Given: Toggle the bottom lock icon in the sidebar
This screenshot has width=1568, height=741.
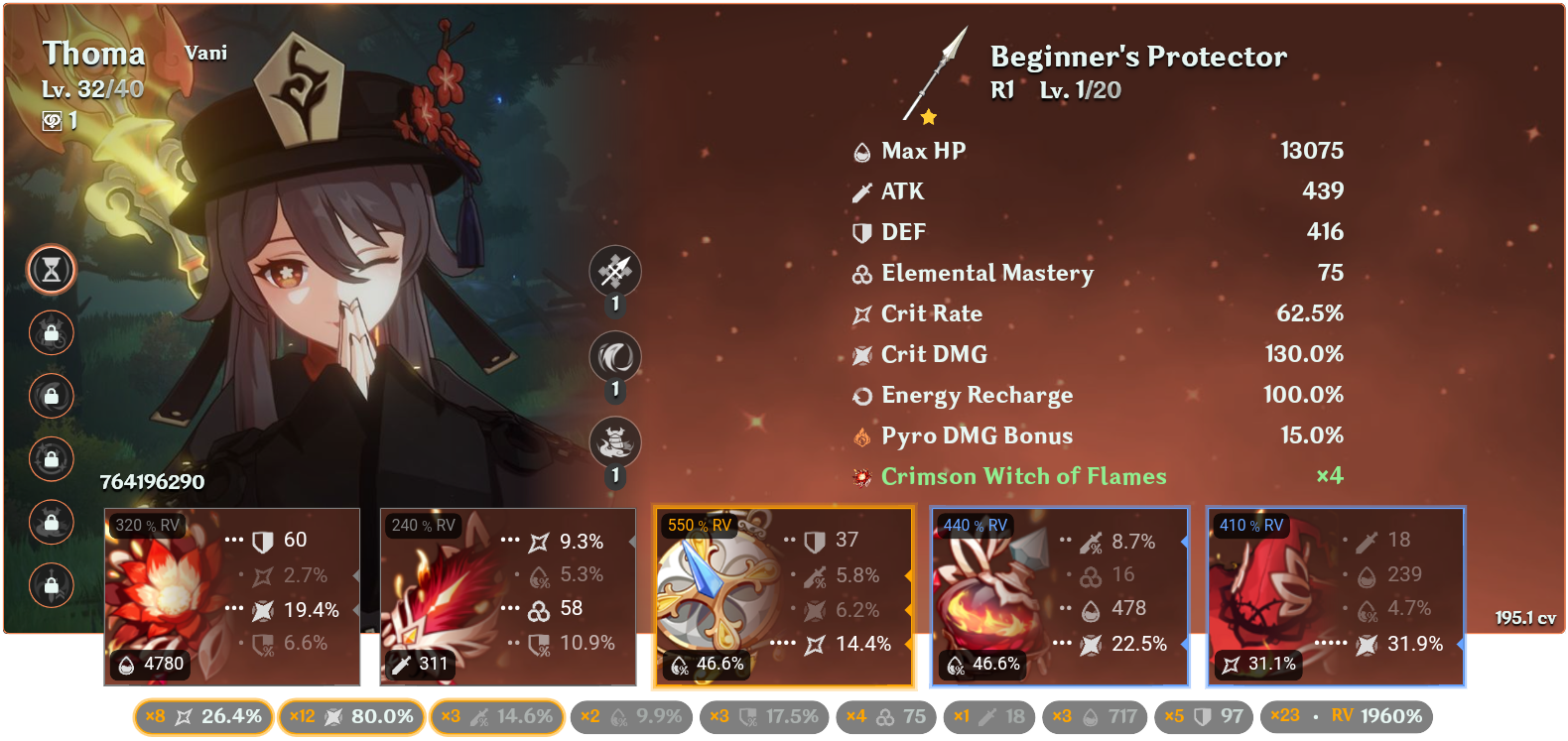Looking at the screenshot, I should click(52, 586).
